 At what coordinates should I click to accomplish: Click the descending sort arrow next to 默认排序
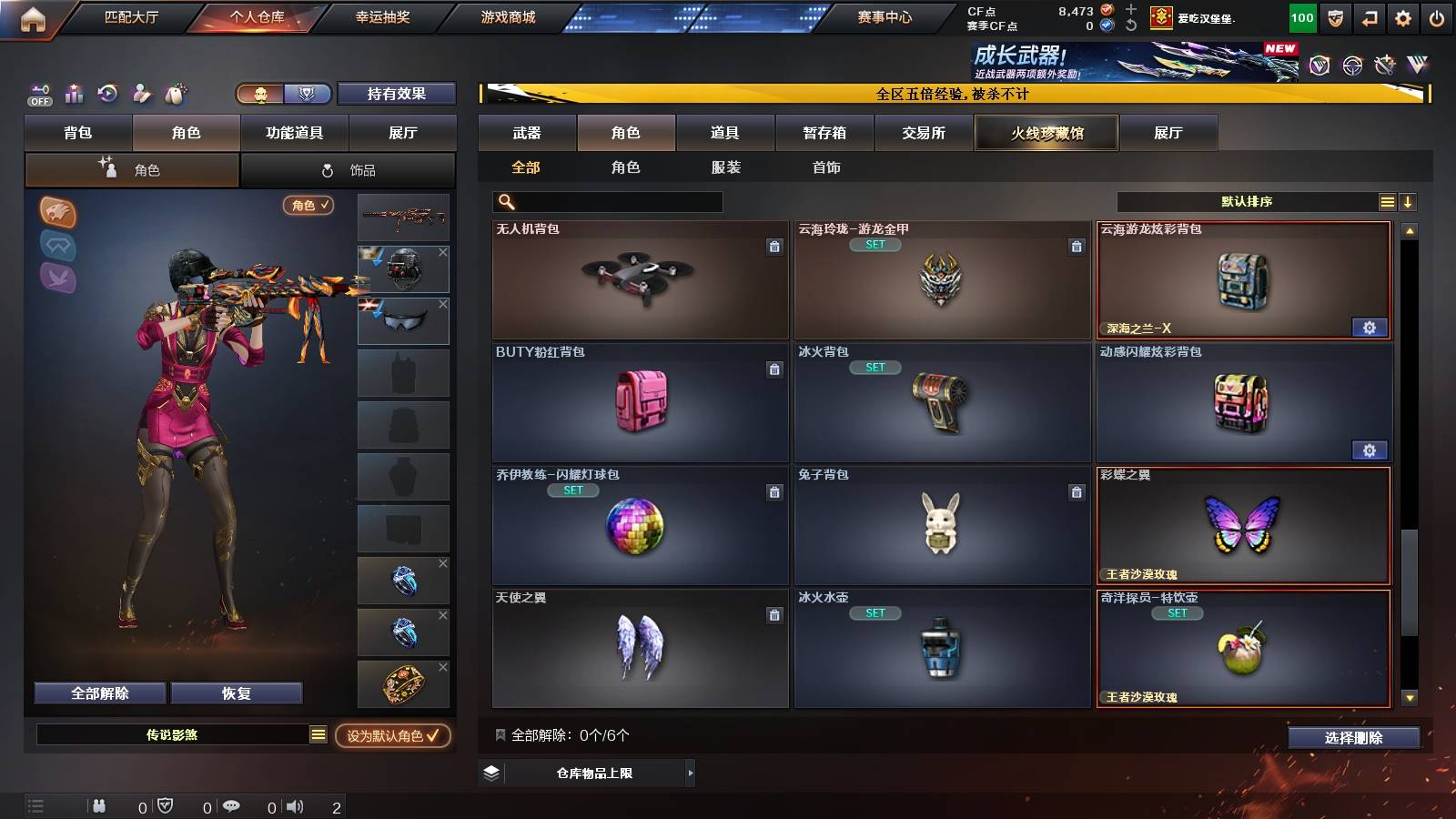(x=1408, y=201)
